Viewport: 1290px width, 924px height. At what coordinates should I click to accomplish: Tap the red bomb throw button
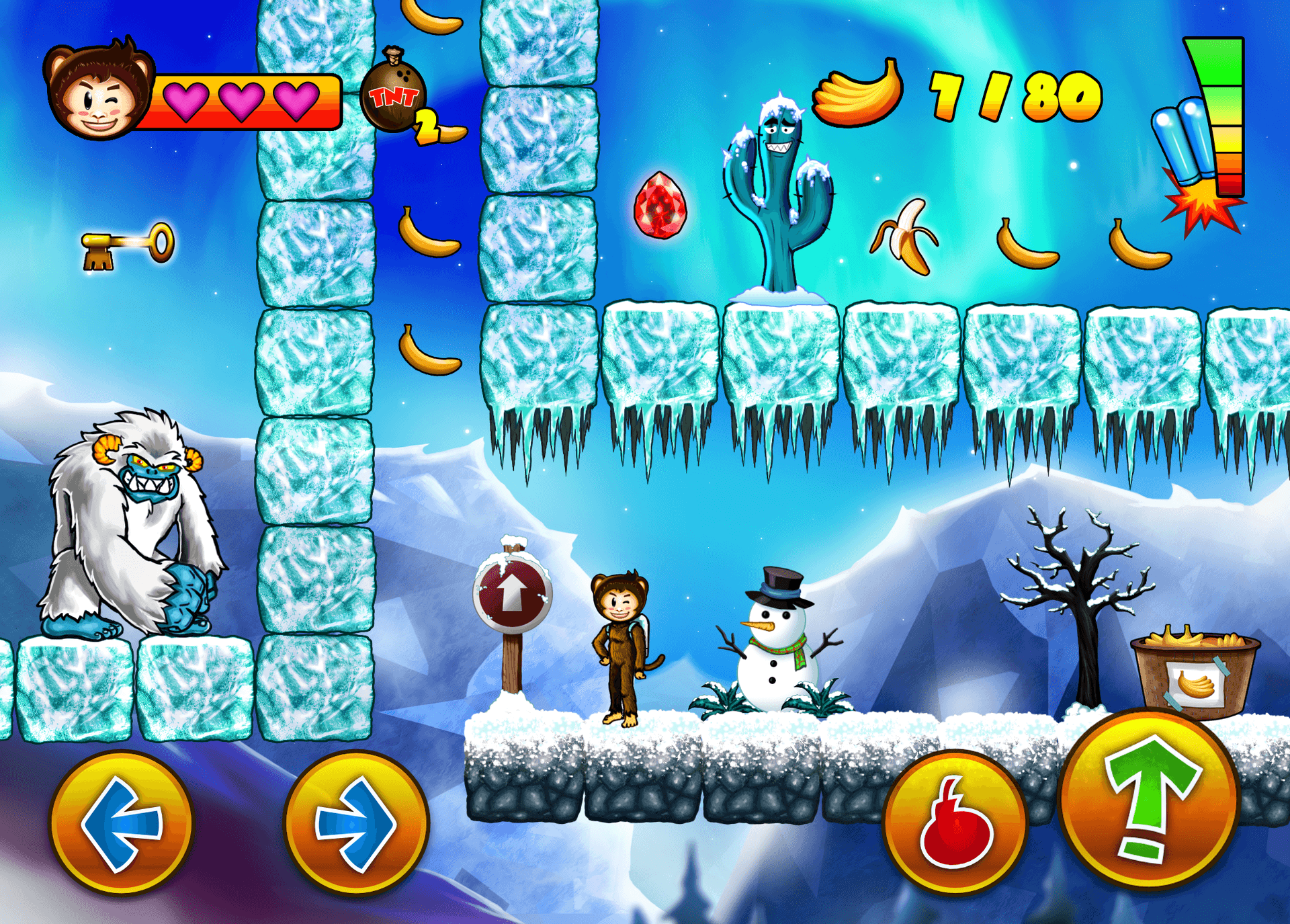[955, 824]
